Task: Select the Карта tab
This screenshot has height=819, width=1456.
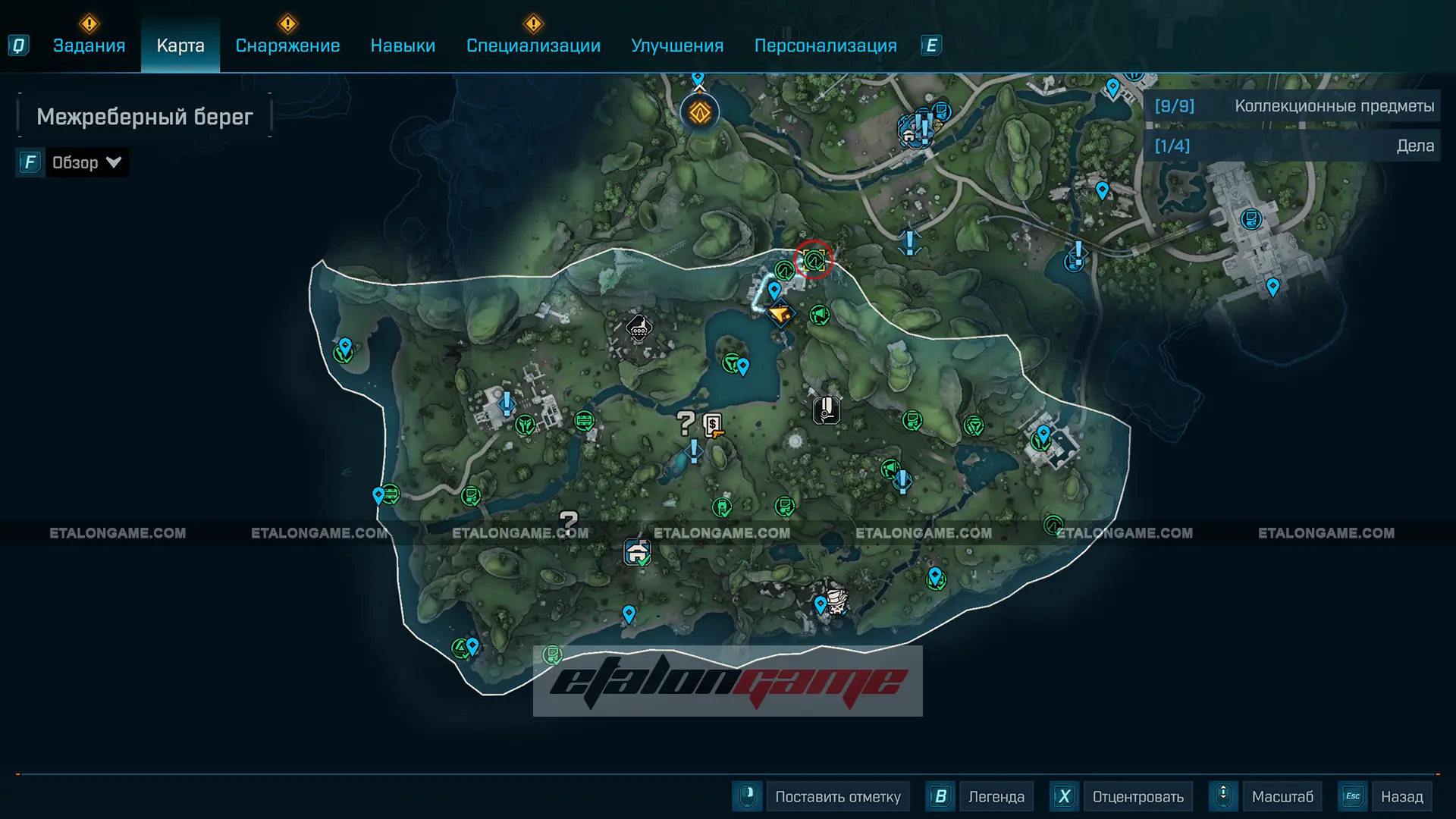Action: pos(180,45)
